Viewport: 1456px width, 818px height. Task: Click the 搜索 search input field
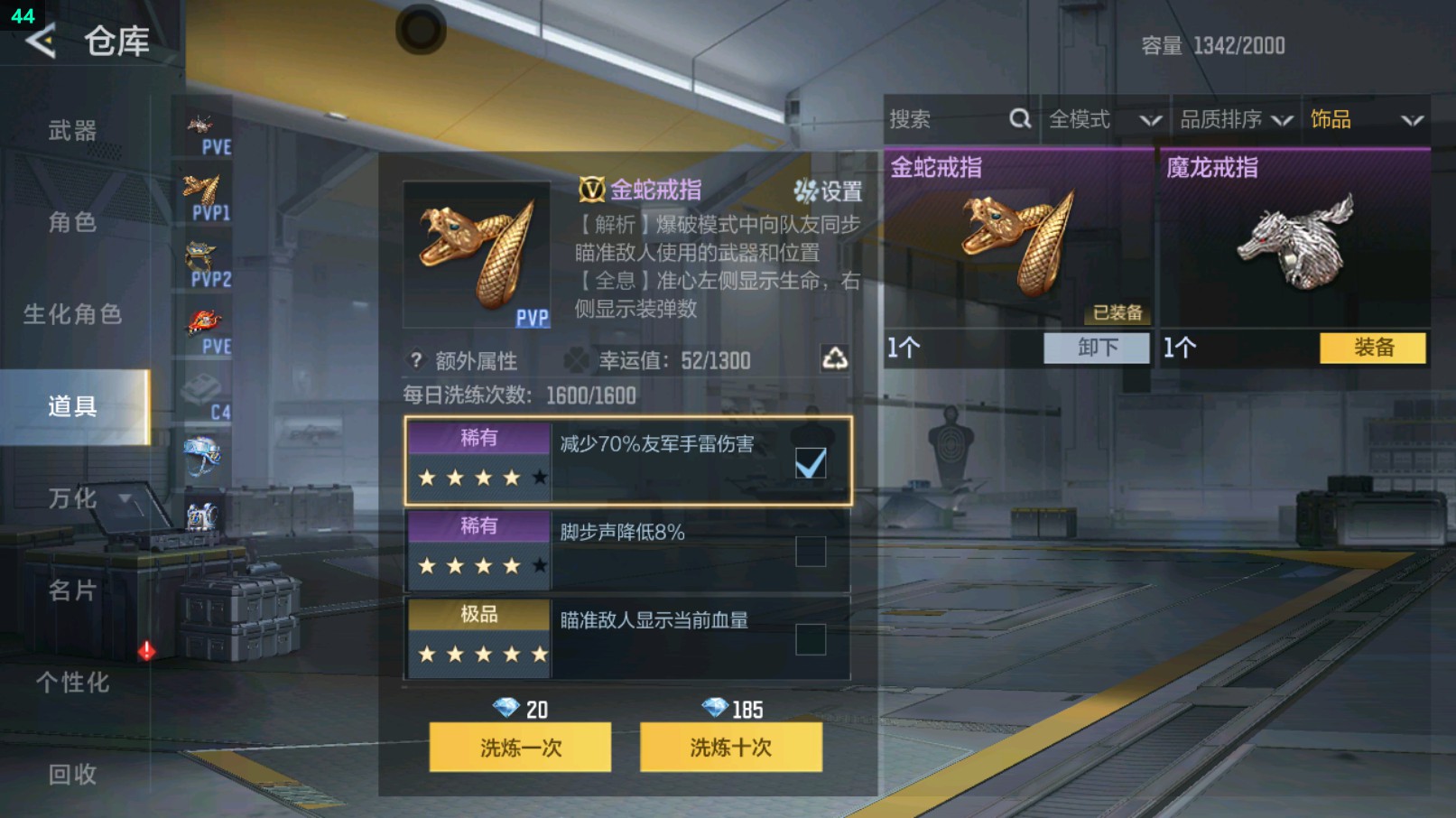point(939,118)
